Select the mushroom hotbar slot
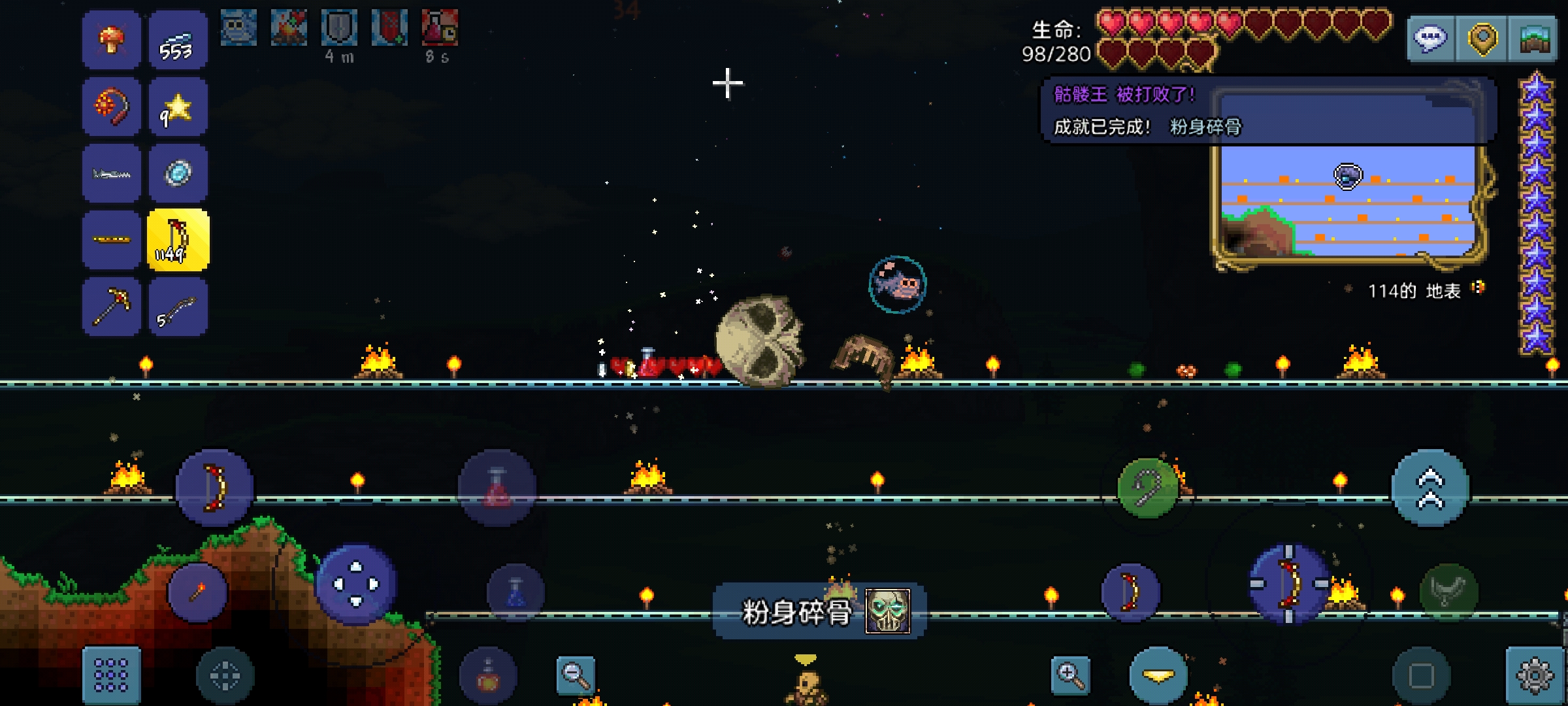The width and height of the screenshot is (1568, 706). (x=112, y=41)
